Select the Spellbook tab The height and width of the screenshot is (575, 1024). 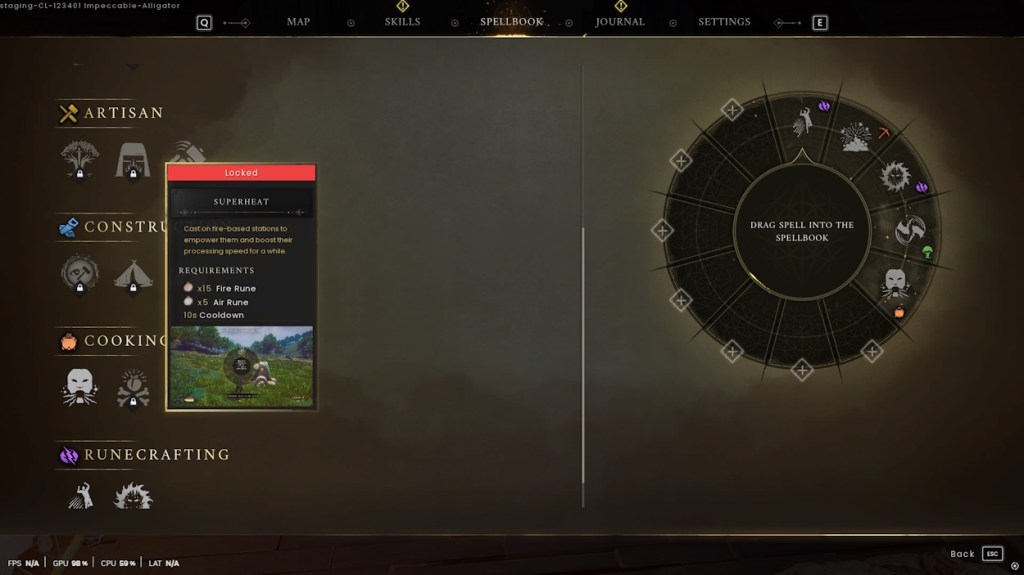pos(511,22)
